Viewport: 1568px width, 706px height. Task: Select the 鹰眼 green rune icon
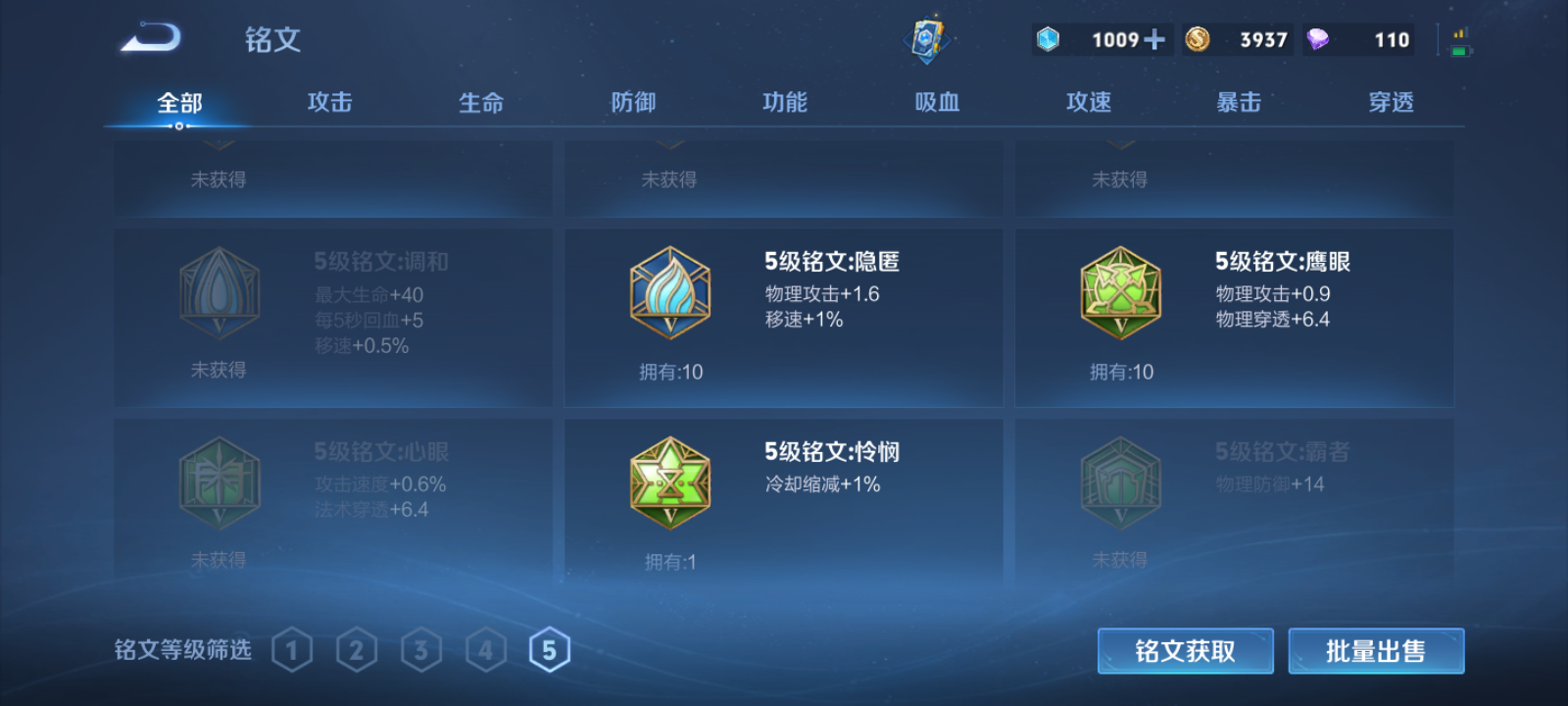click(1120, 292)
